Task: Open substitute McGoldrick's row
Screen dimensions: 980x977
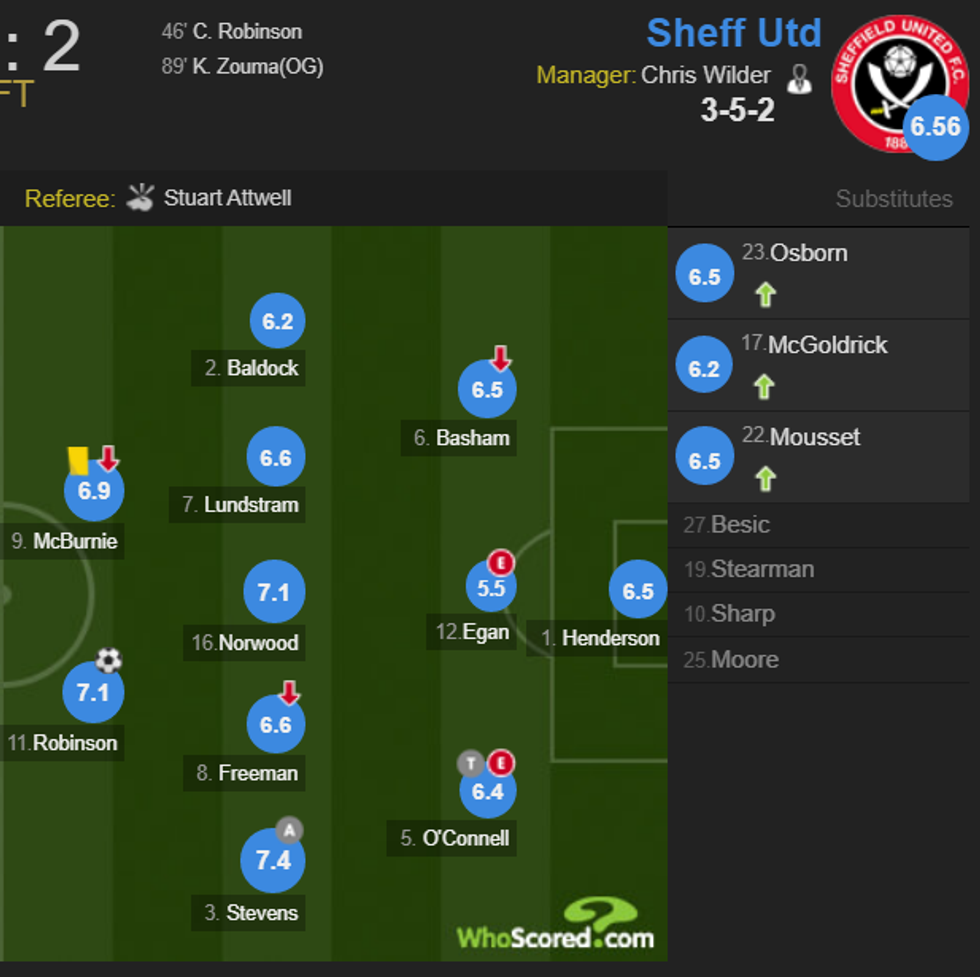Action: (x=827, y=345)
